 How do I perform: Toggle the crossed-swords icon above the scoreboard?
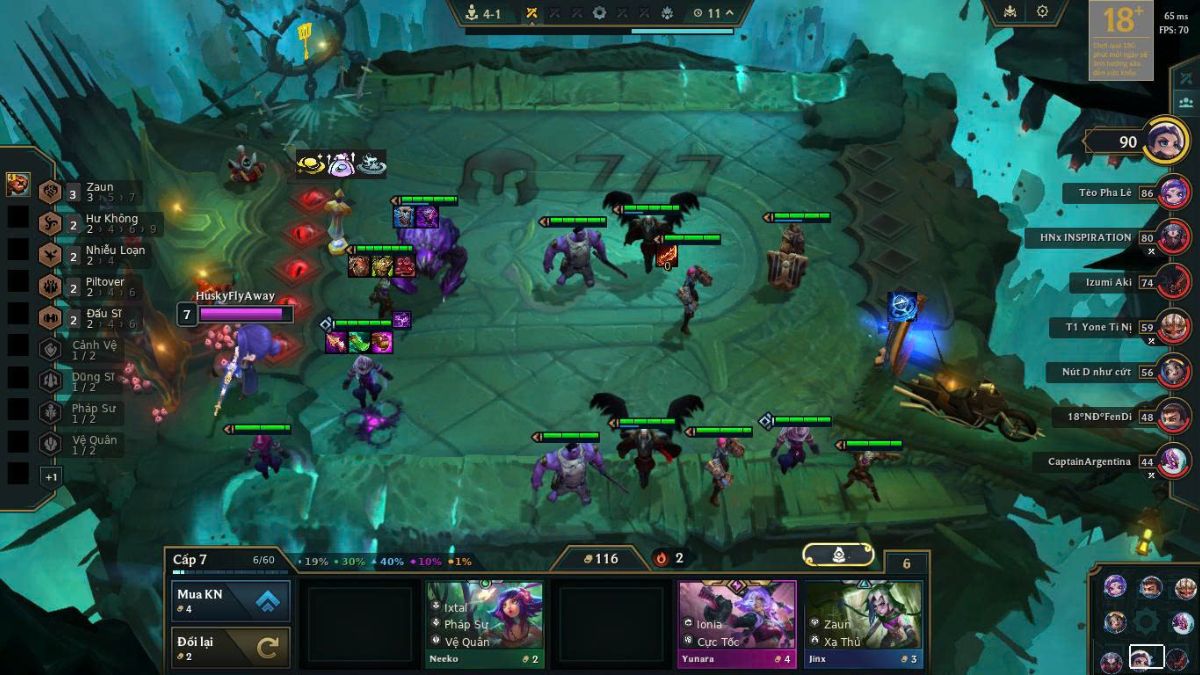pyautogui.click(x=1187, y=78)
